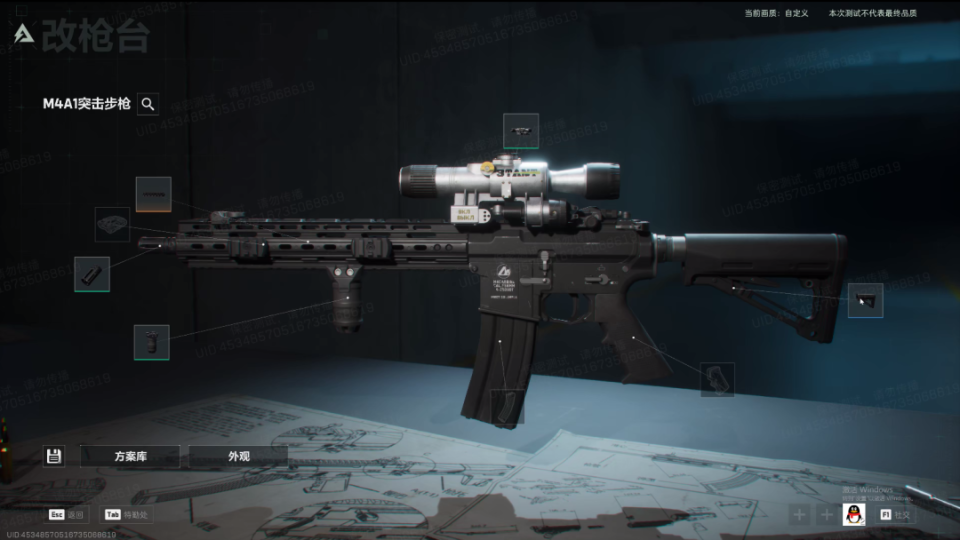Screen dimensions: 960x540
Task: Search weapons with the magnifier icon
Action: pos(148,104)
